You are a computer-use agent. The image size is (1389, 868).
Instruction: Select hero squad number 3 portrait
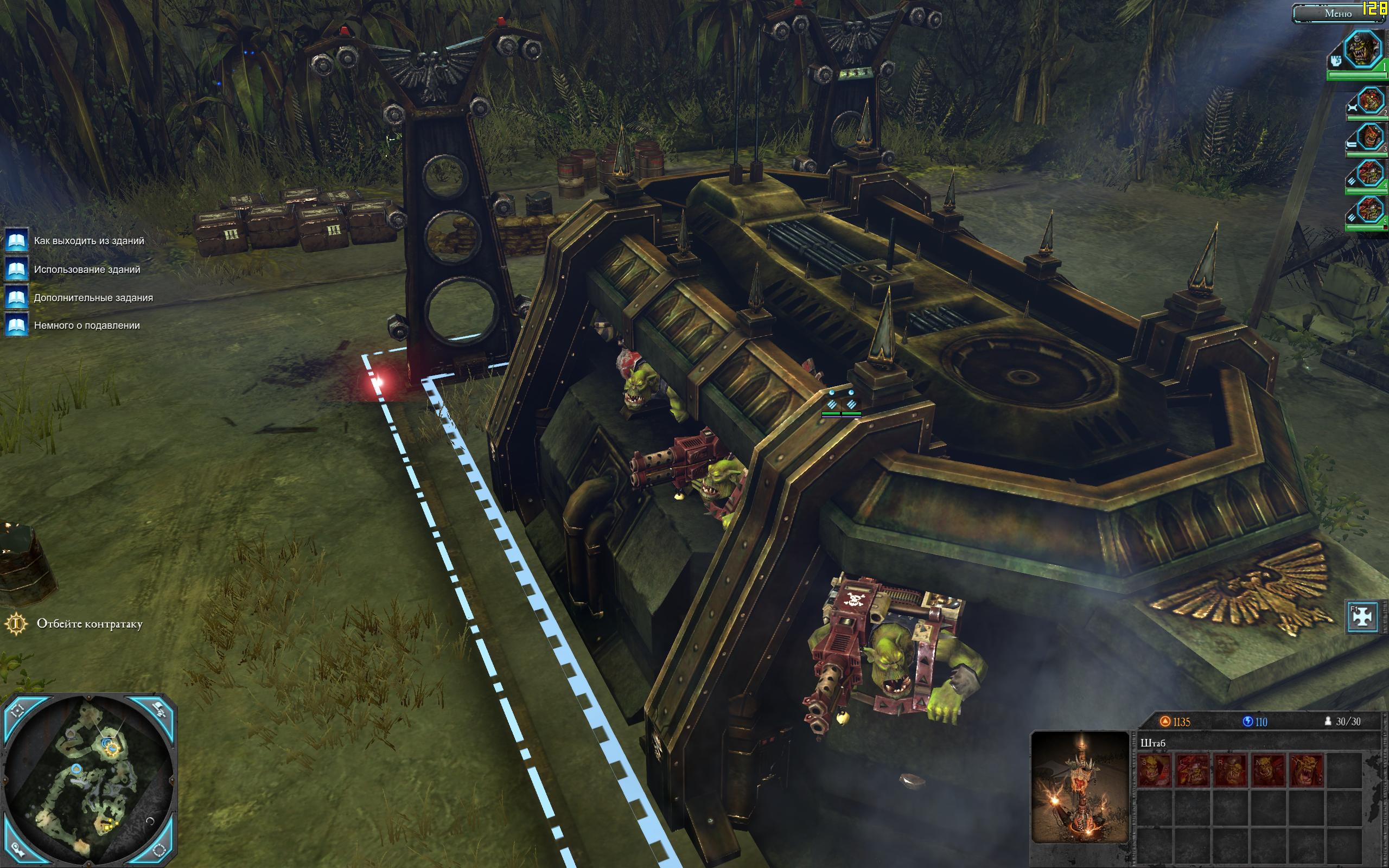pyautogui.click(x=1369, y=138)
